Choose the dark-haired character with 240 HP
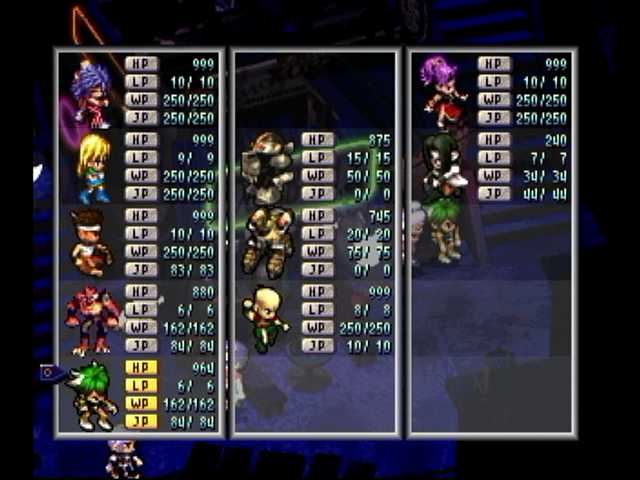 pos(443,167)
